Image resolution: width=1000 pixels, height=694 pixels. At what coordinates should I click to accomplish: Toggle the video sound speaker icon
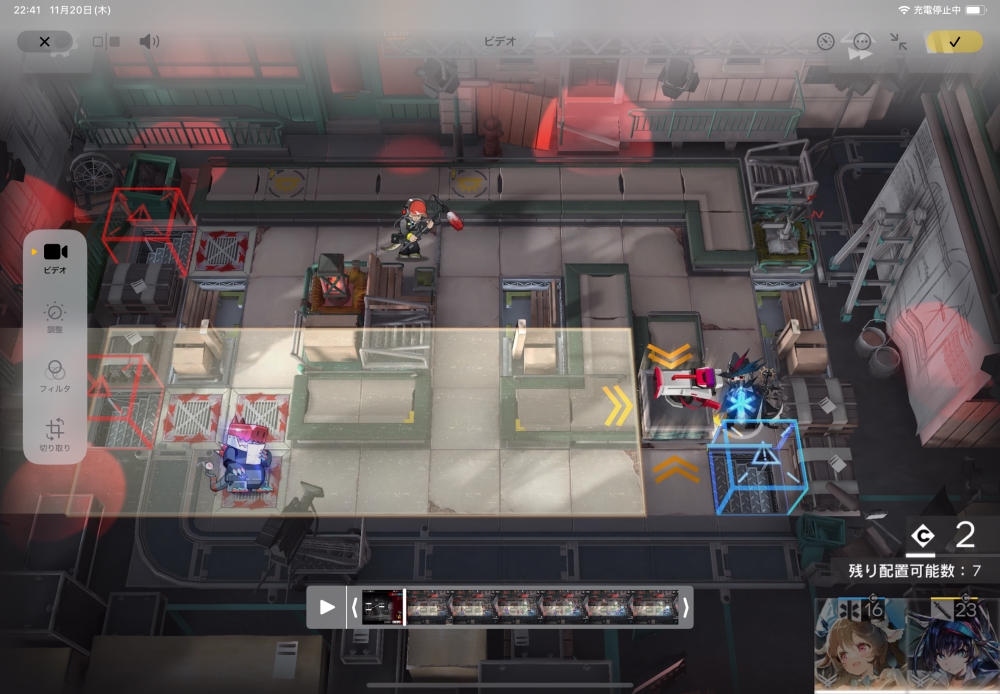149,41
